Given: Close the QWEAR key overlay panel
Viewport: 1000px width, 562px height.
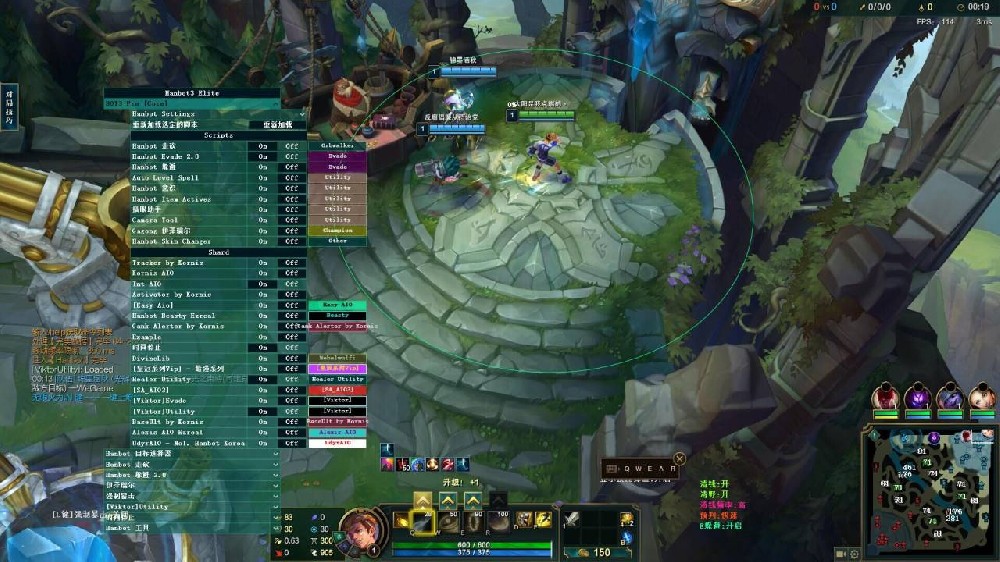Looking at the screenshot, I should pyautogui.click(x=679, y=459).
